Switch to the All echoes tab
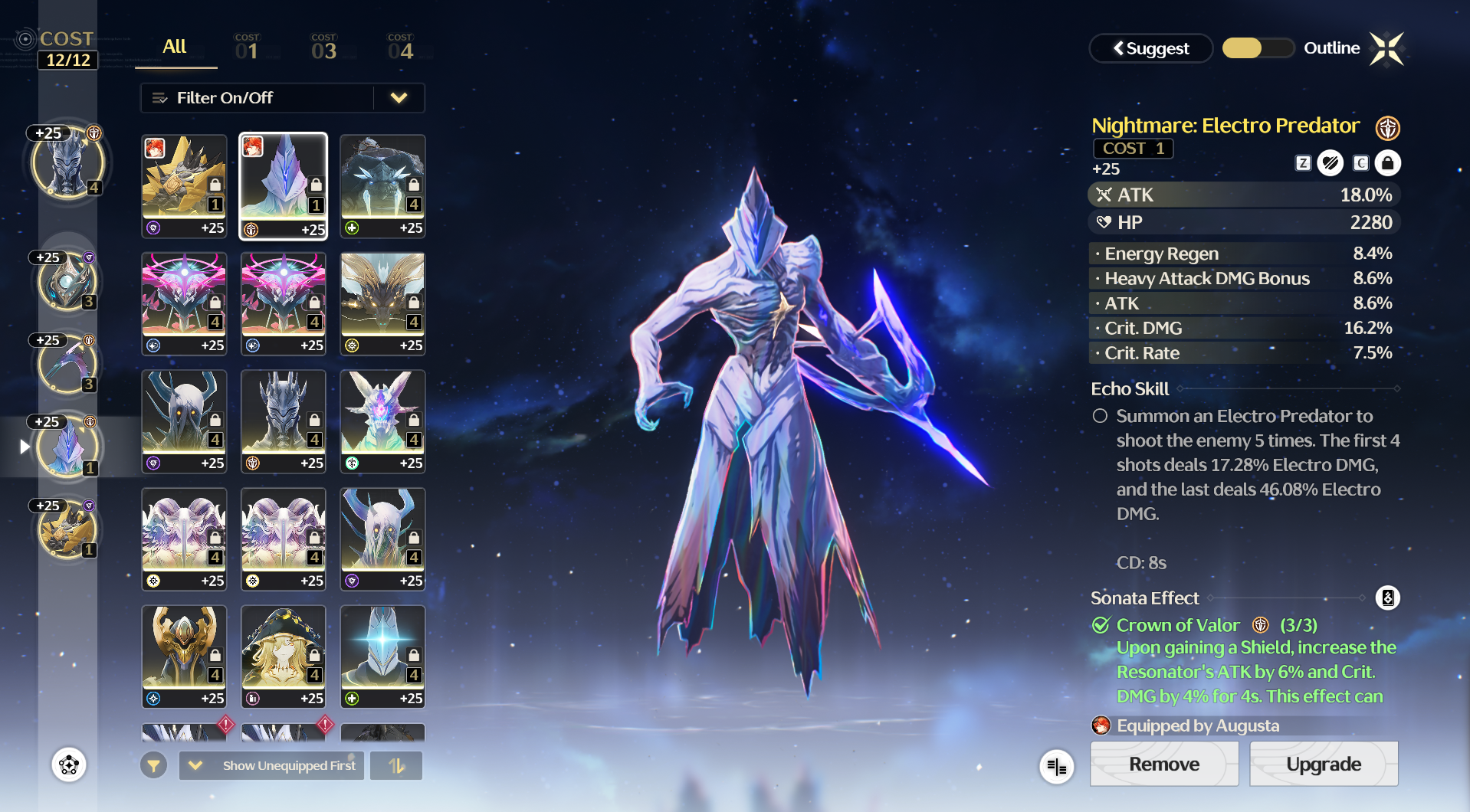Viewport: 1470px width, 812px height. [x=175, y=47]
